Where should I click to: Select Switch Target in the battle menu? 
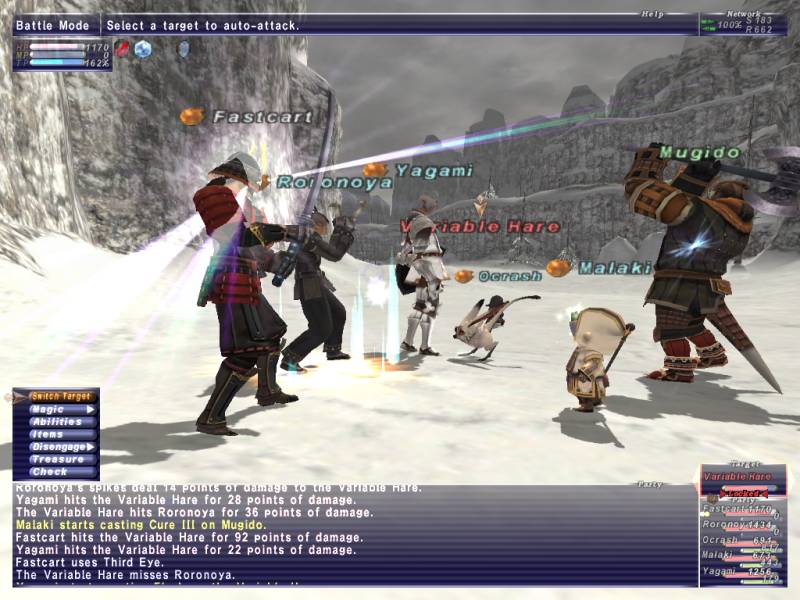(56, 396)
